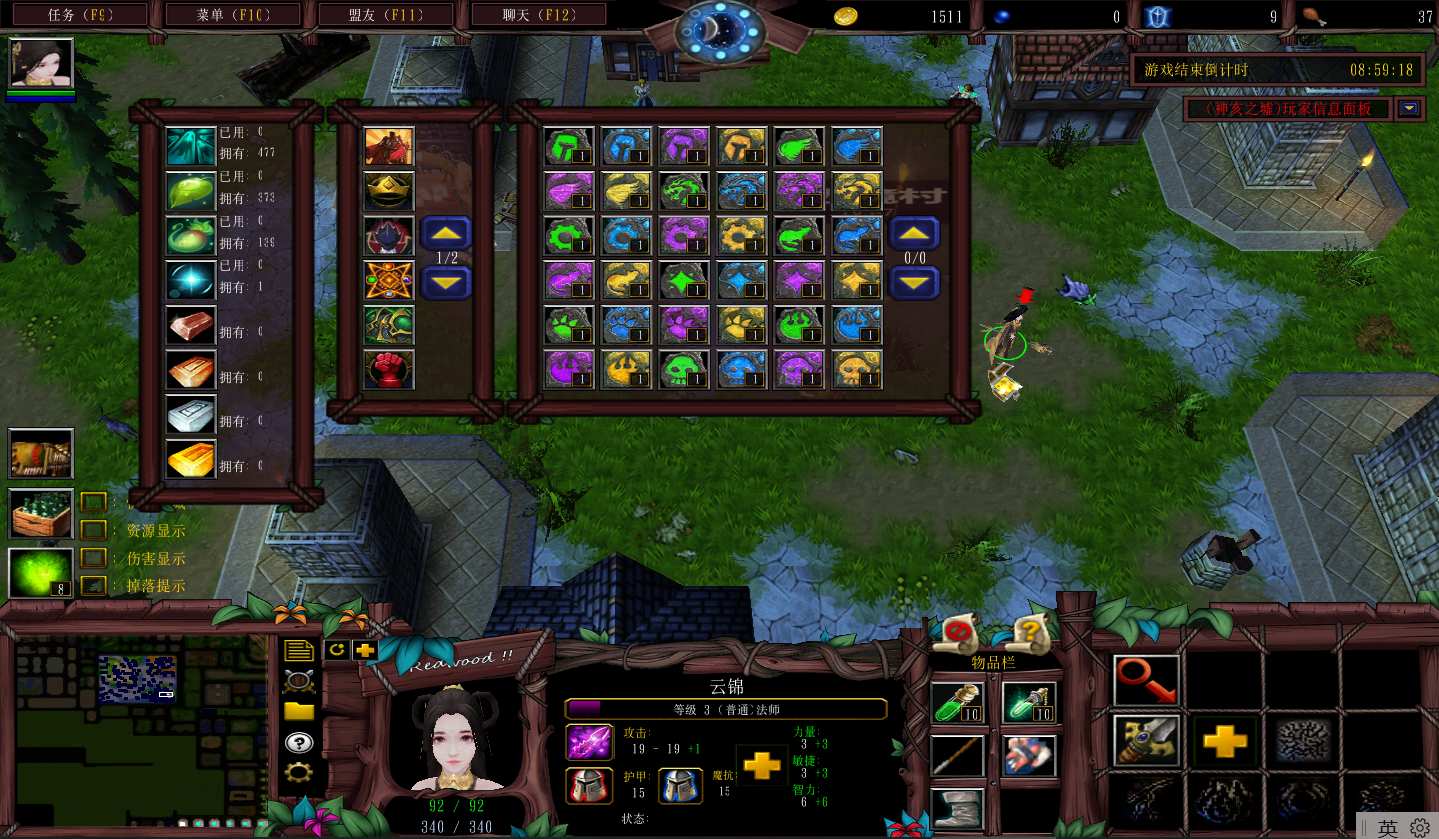The height and width of the screenshot is (839, 1439).
Task: Select the hero portrait icon at top-left
Action: coord(41,64)
